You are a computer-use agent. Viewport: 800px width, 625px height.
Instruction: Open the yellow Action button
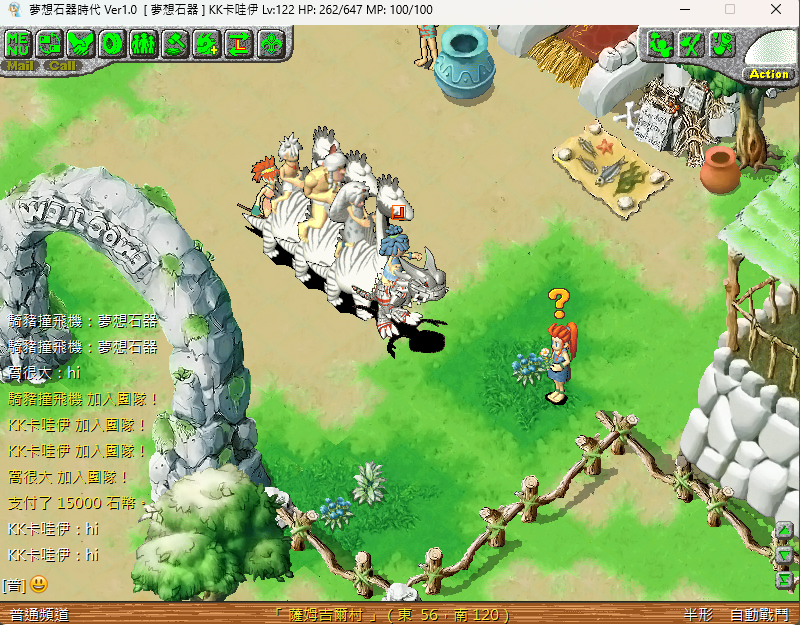[768, 74]
